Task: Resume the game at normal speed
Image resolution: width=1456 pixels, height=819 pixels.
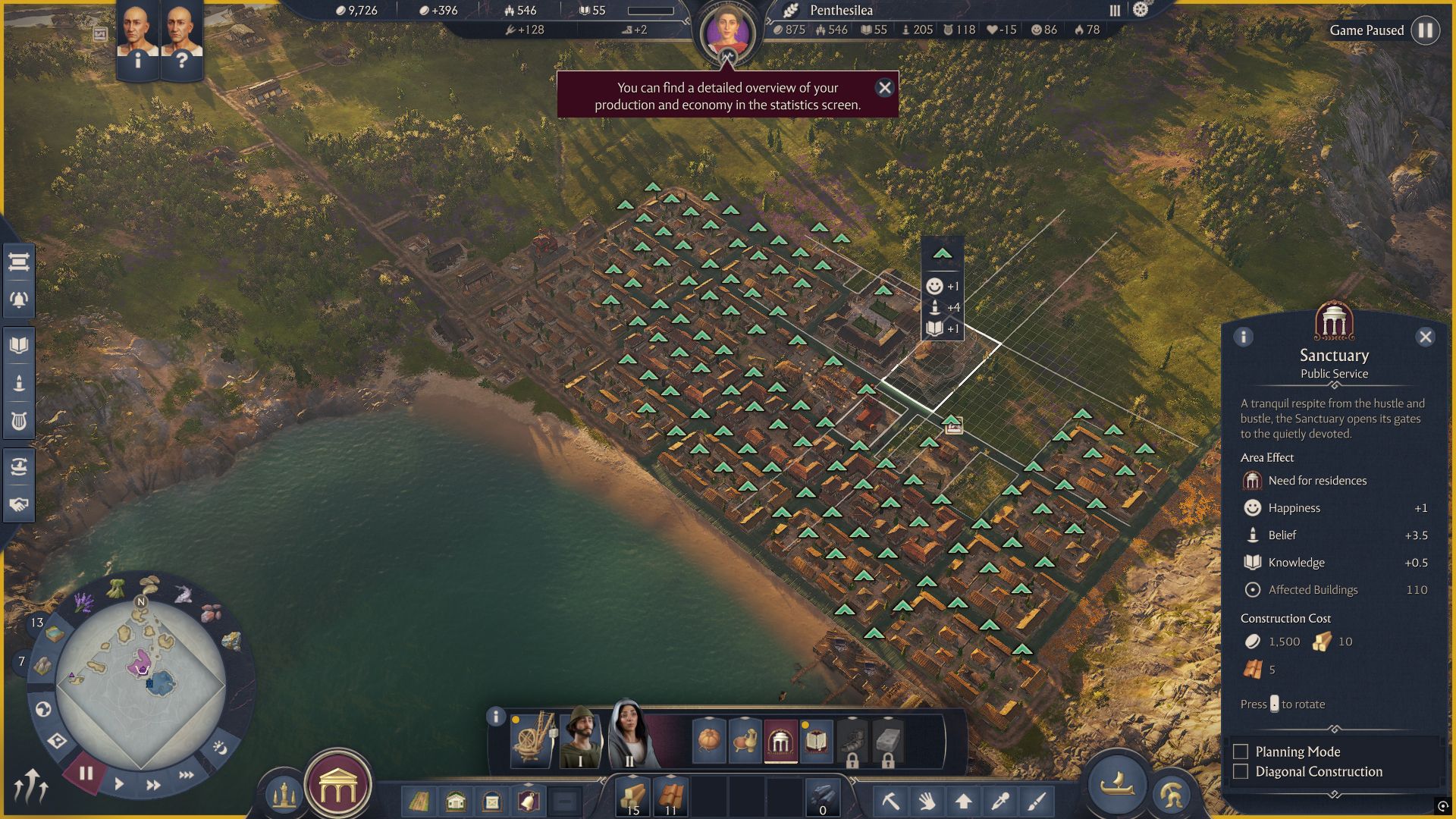Action: [x=119, y=784]
